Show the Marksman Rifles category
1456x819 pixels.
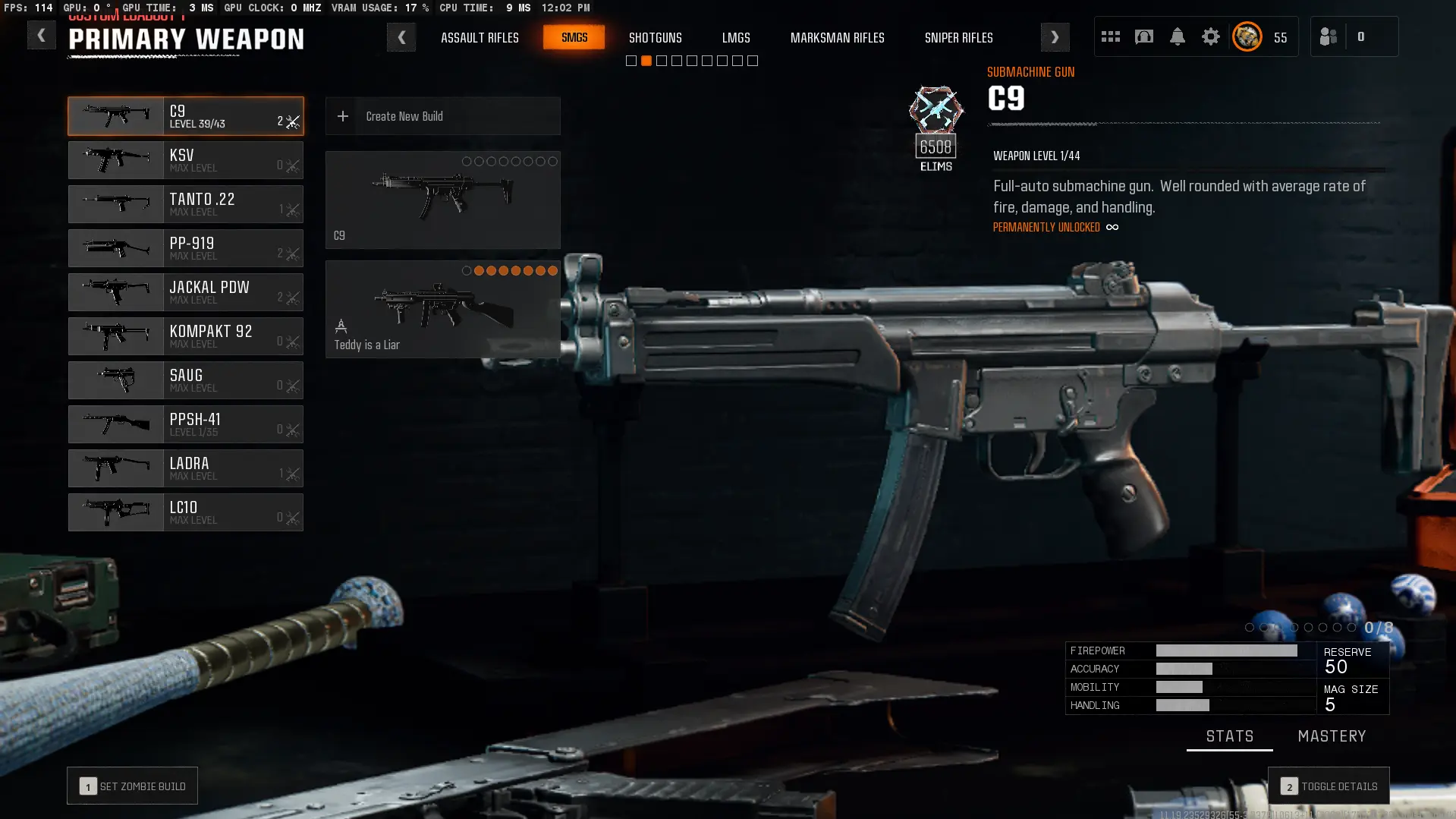pos(837,37)
